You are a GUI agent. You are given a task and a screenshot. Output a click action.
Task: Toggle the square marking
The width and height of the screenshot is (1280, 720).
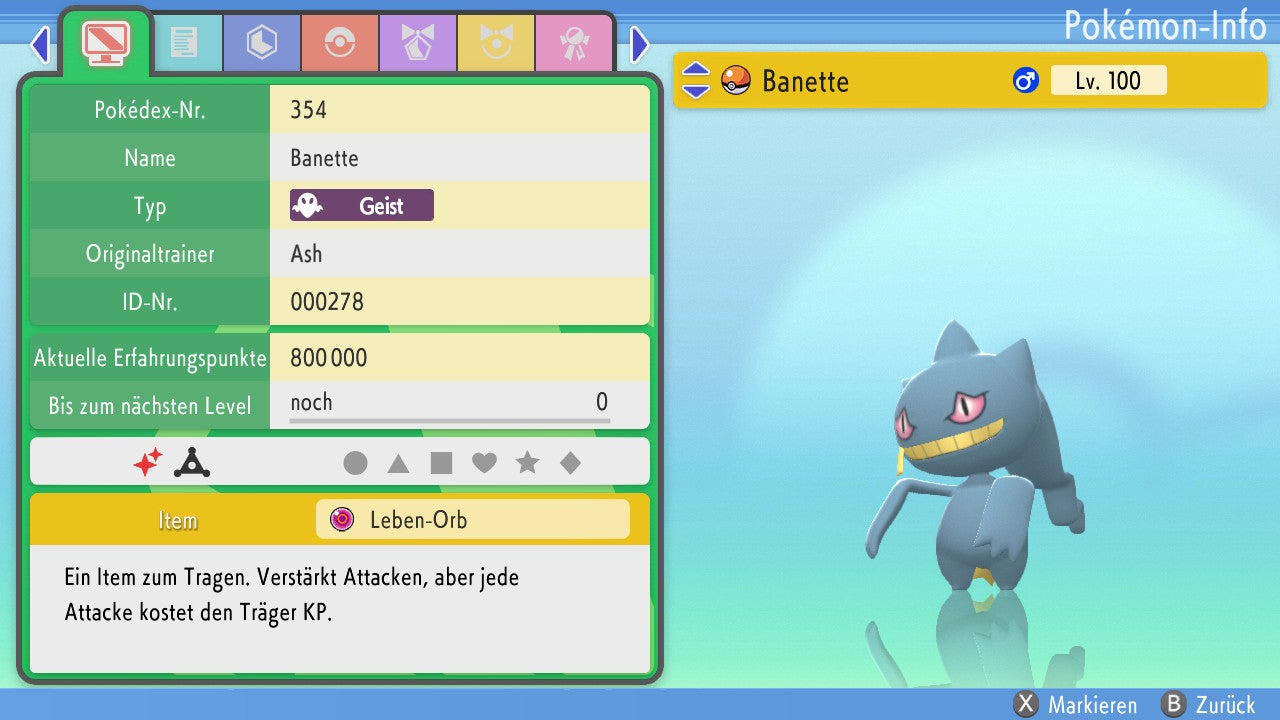pyautogui.click(x=441, y=463)
